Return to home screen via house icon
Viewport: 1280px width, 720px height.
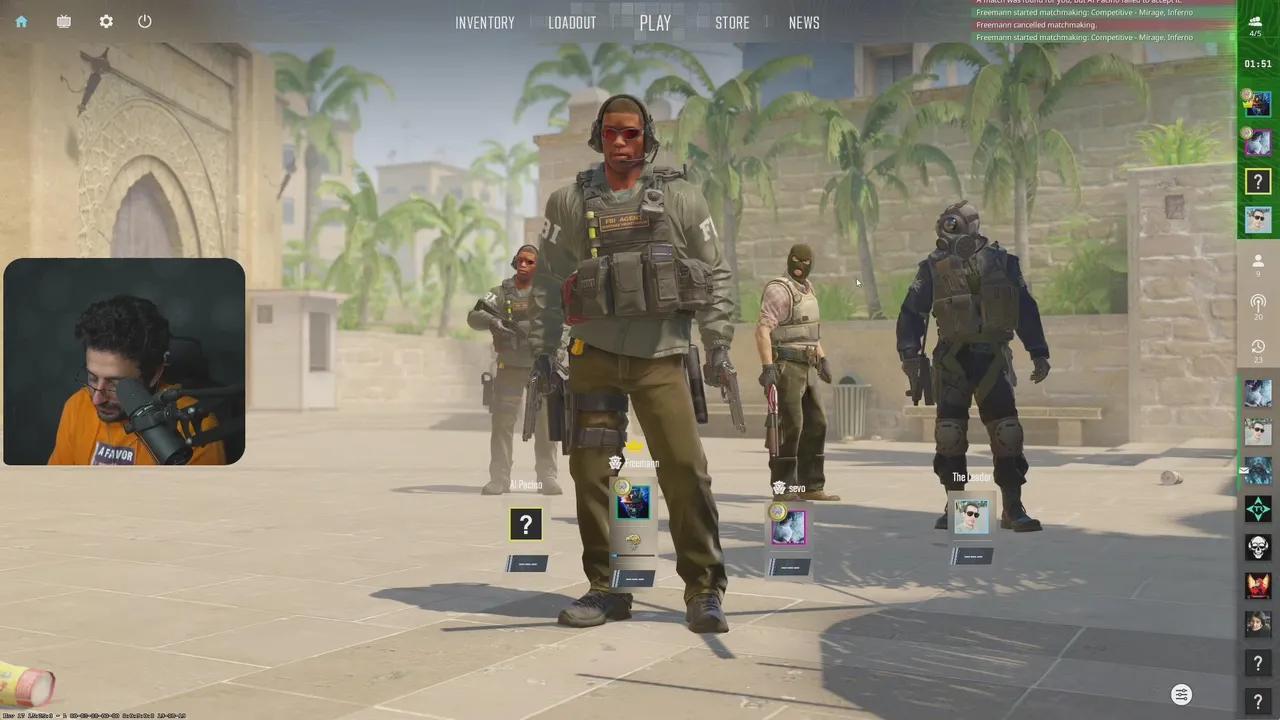coord(21,21)
